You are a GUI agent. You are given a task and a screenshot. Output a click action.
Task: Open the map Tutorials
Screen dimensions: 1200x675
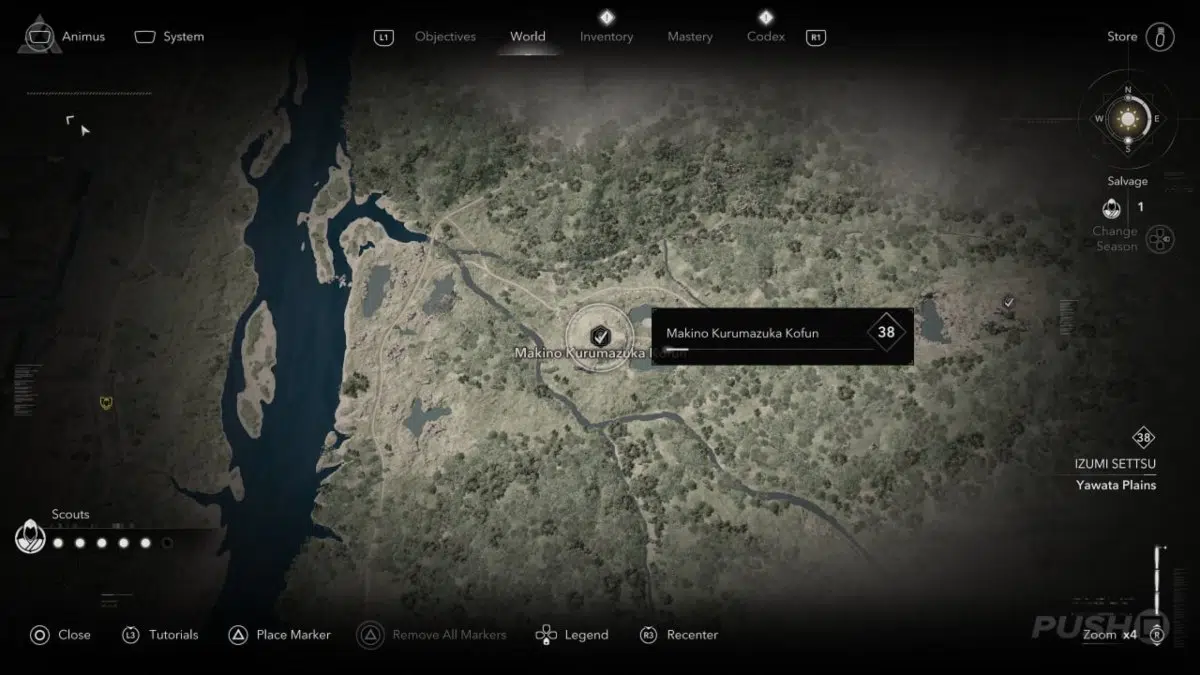pos(161,635)
